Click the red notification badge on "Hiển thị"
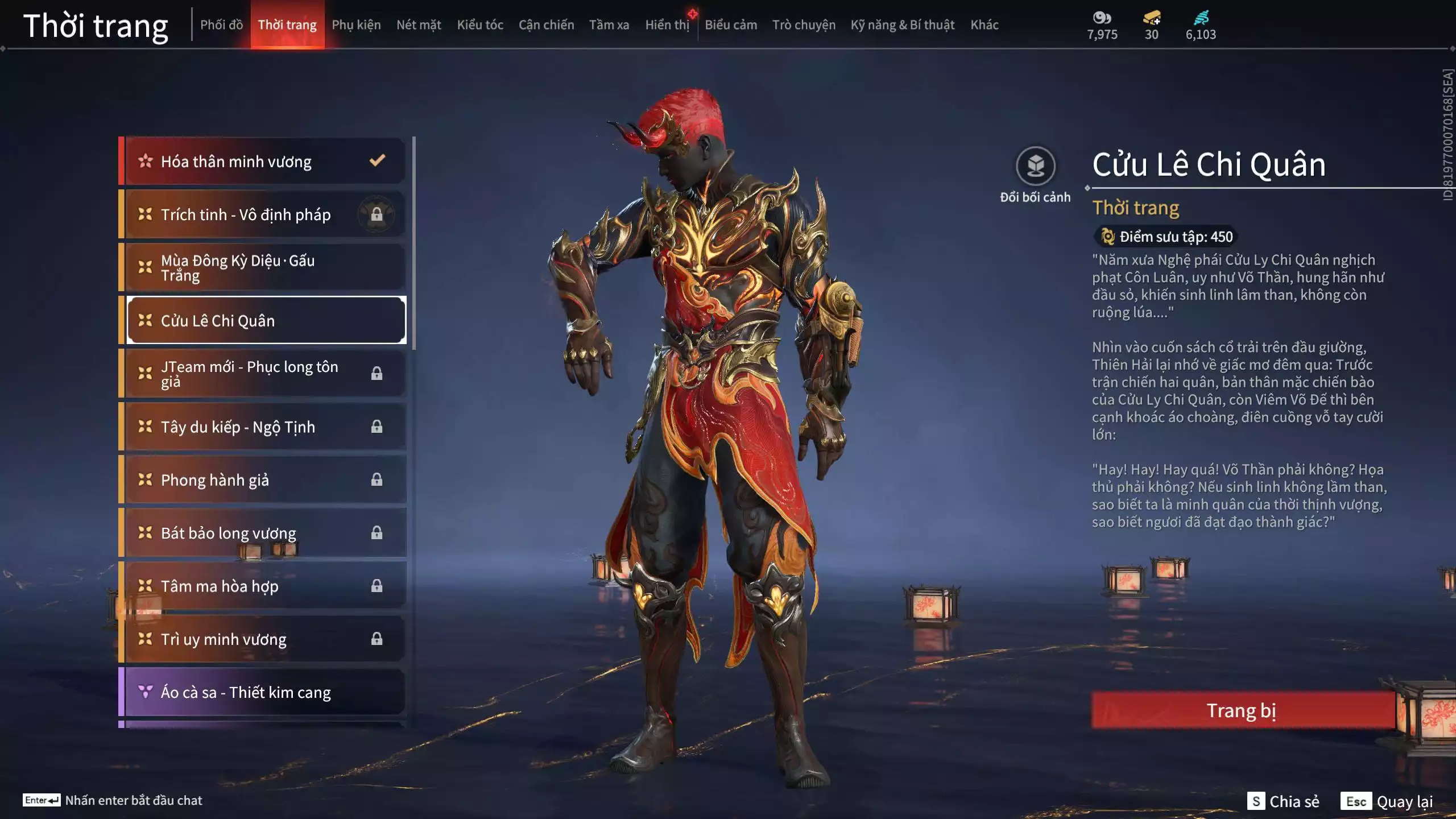Image resolution: width=1456 pixels, height=819 pixels. 692,14
